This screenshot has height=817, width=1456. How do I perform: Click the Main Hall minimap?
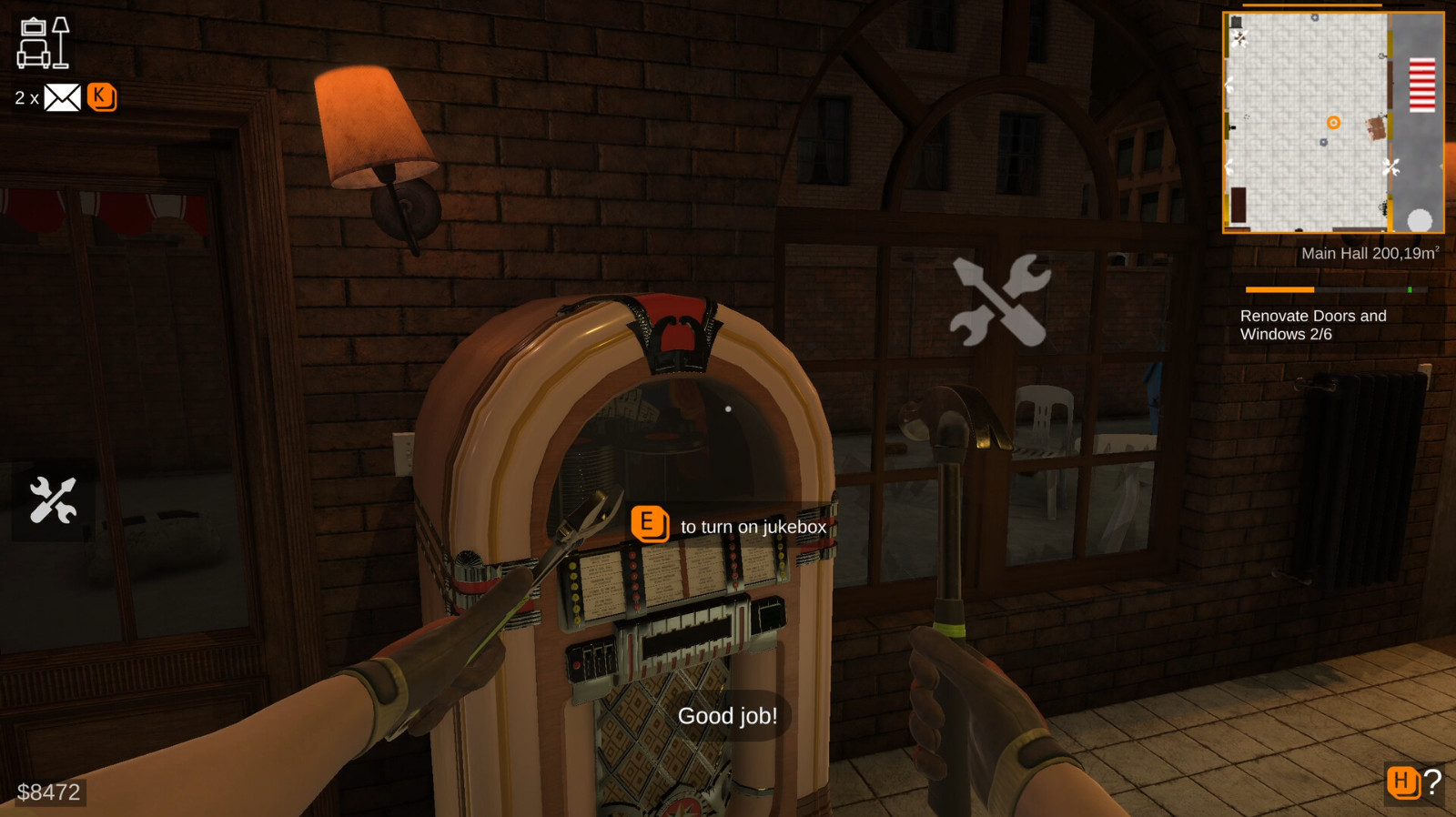[1332, 123]
